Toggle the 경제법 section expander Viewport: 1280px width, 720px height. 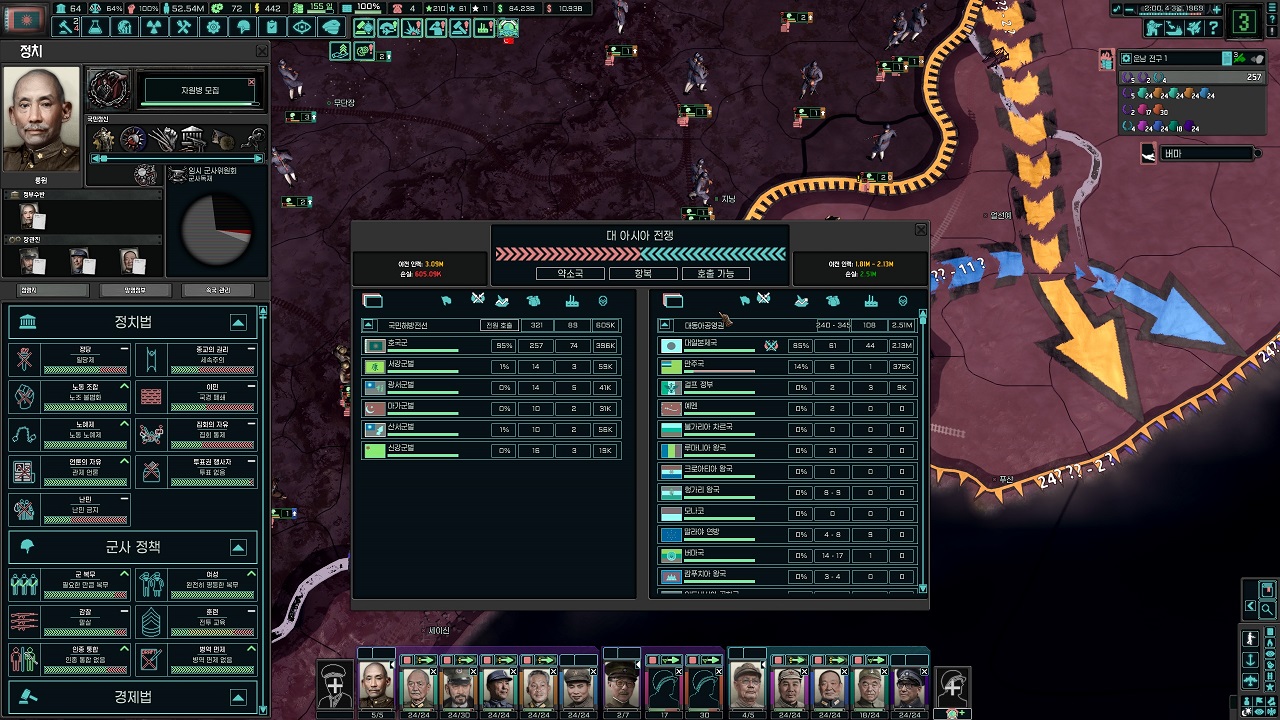tap(238, 697)
